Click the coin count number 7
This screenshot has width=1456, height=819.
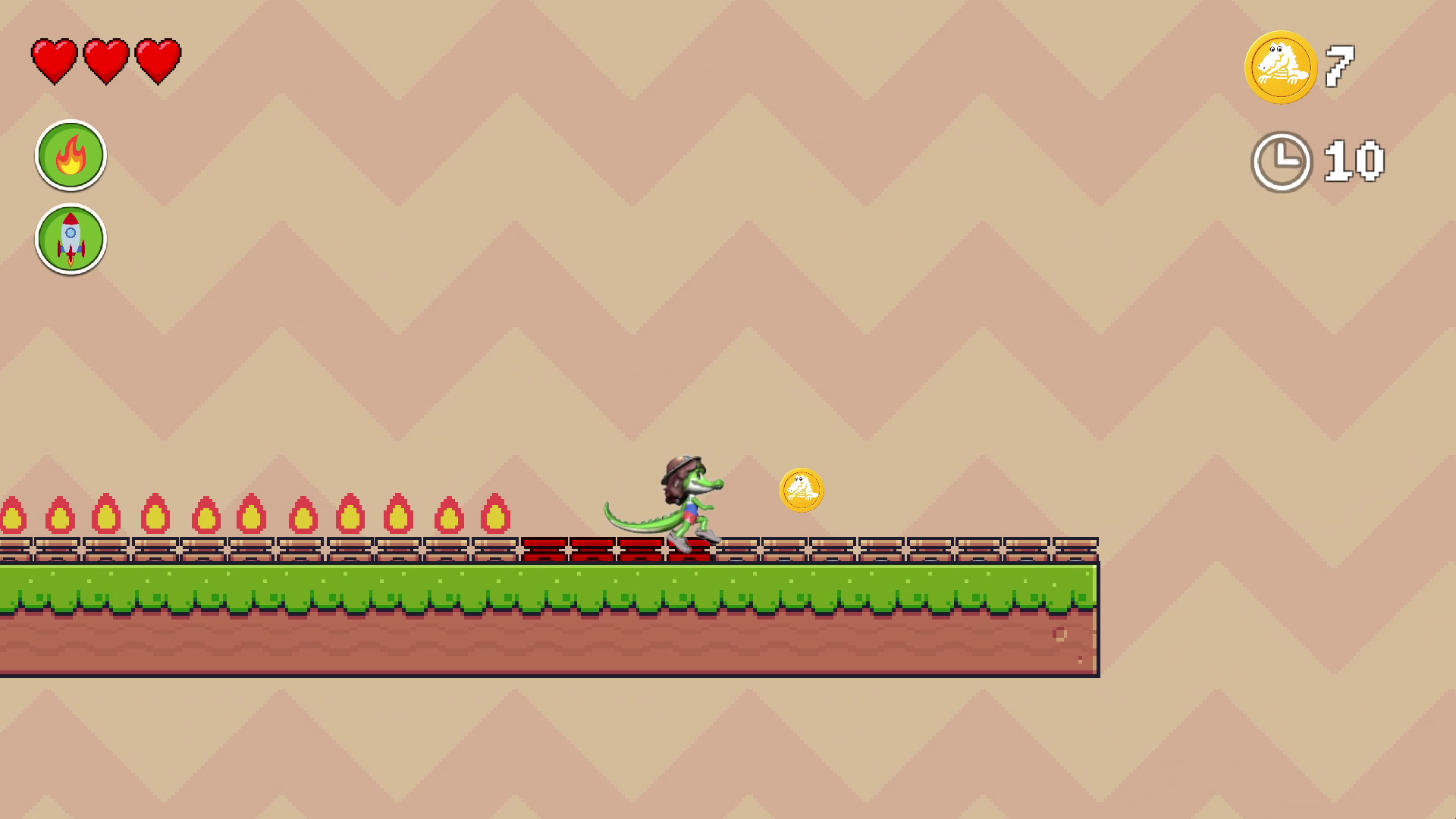[1341, 67]
